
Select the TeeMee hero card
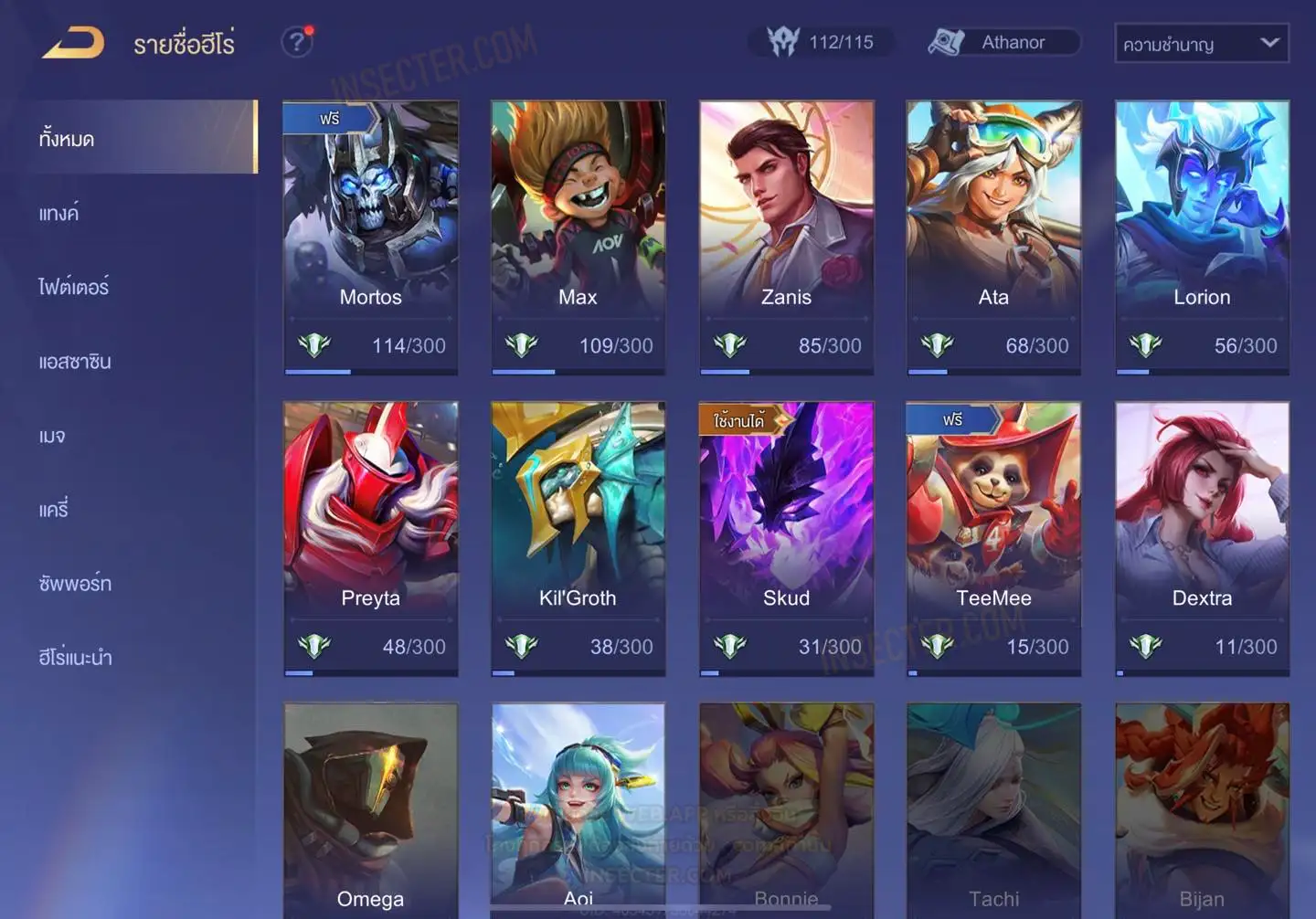pyautogui.click(x=993, y=537)
